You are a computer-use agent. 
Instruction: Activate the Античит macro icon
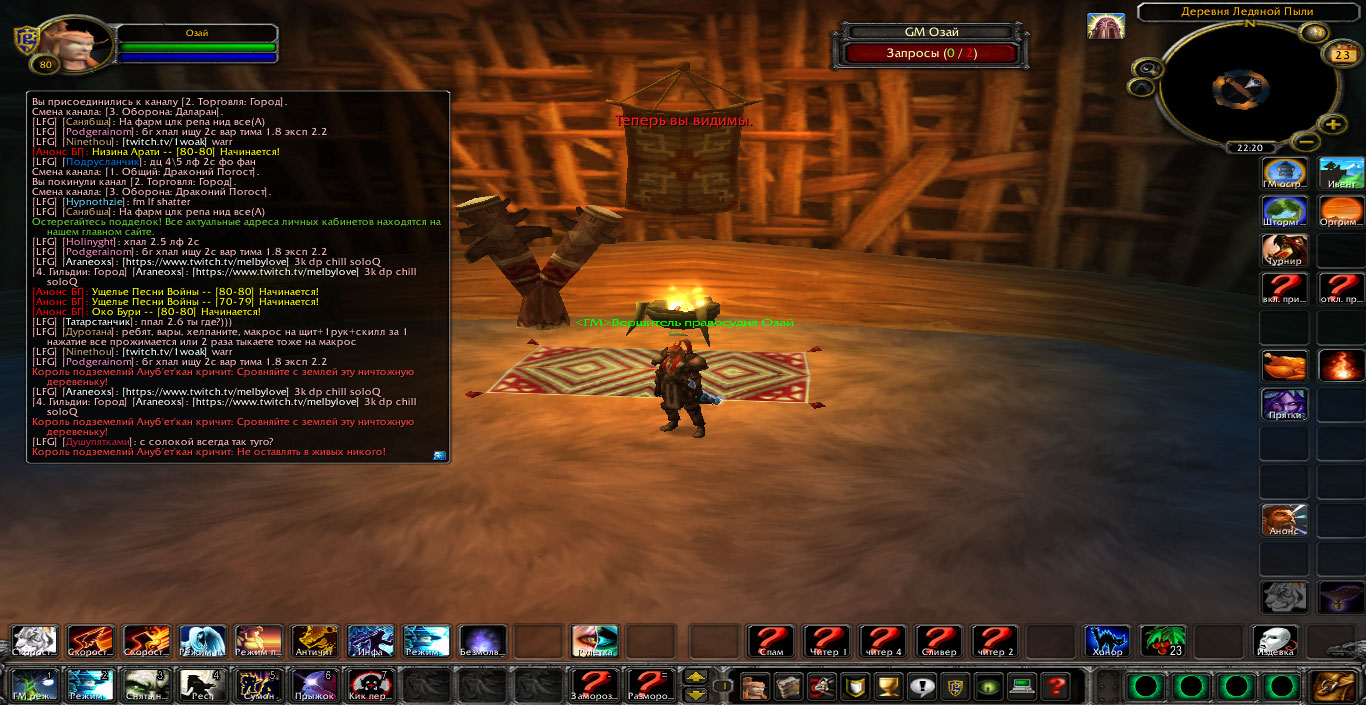pos(314,642)
